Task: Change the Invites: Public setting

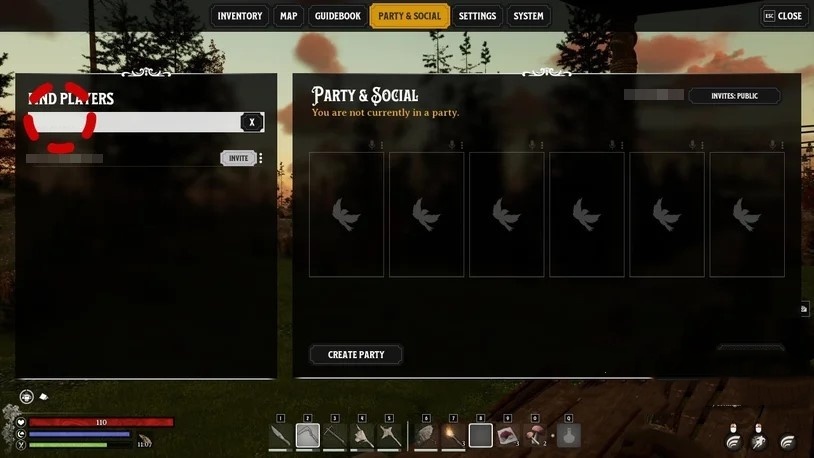Action: click(734, 96)
